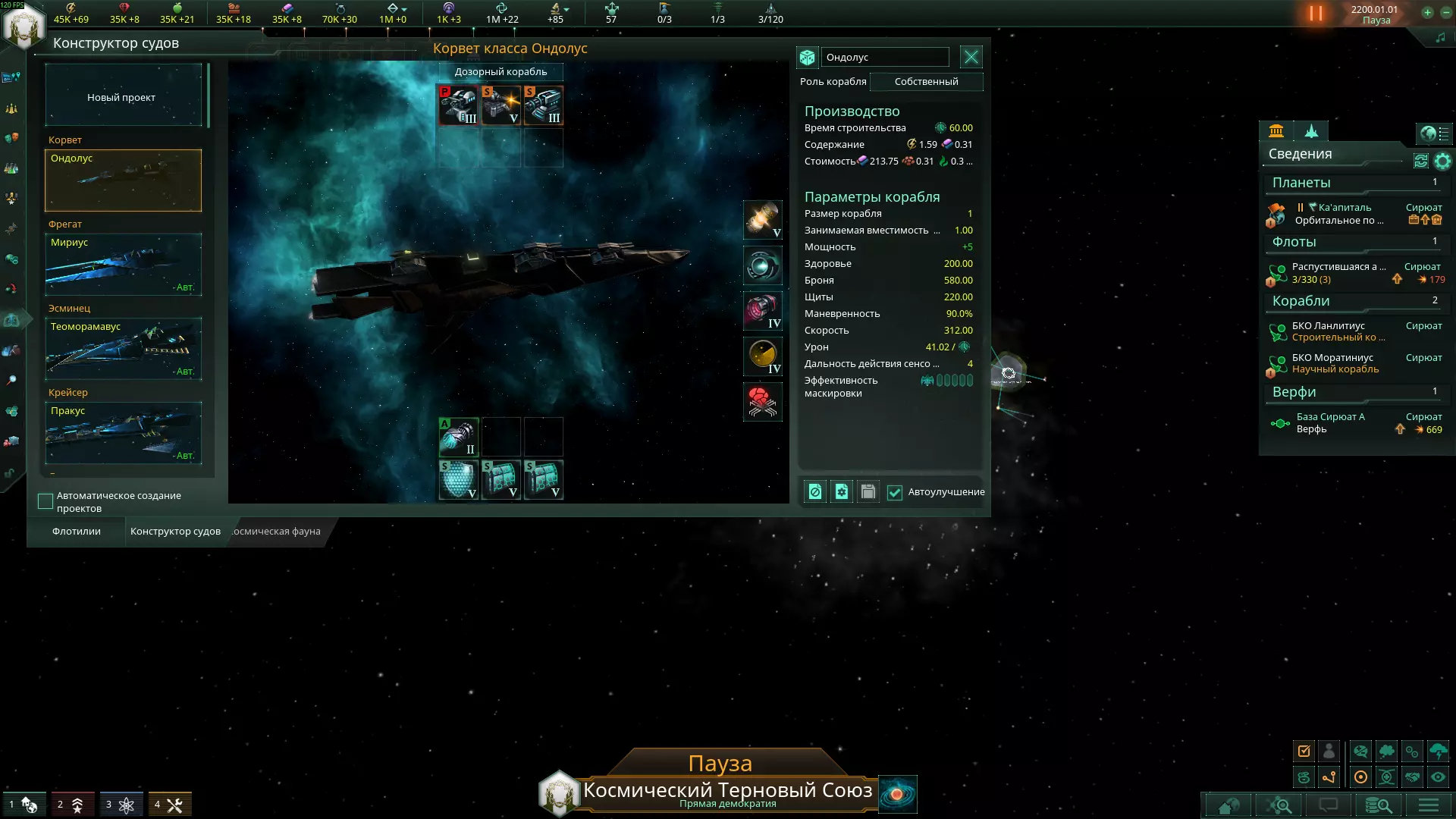The image size is (1456, 819).
Task: Select the point-defense weapon slot
Action: click(458, 105)
